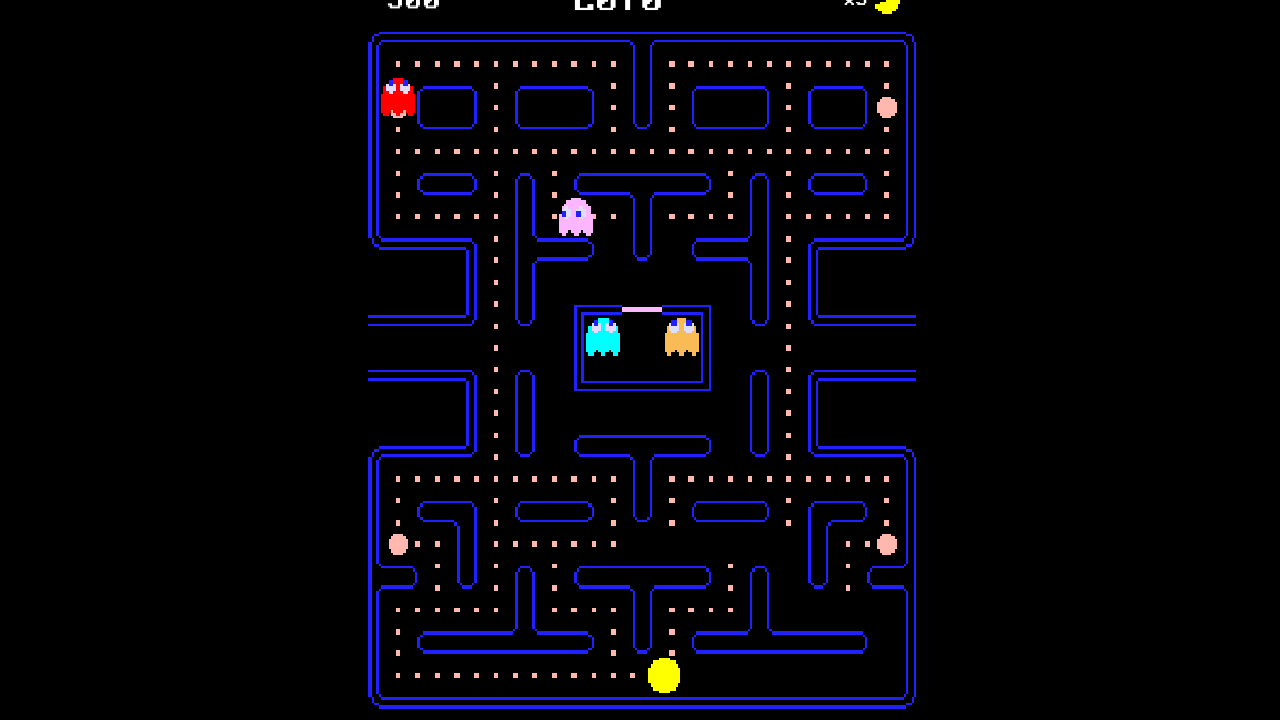Click the red ghost Blinky
This screenshot has width=1280, height=720.
pyautogui.click(x=398, y=99)
